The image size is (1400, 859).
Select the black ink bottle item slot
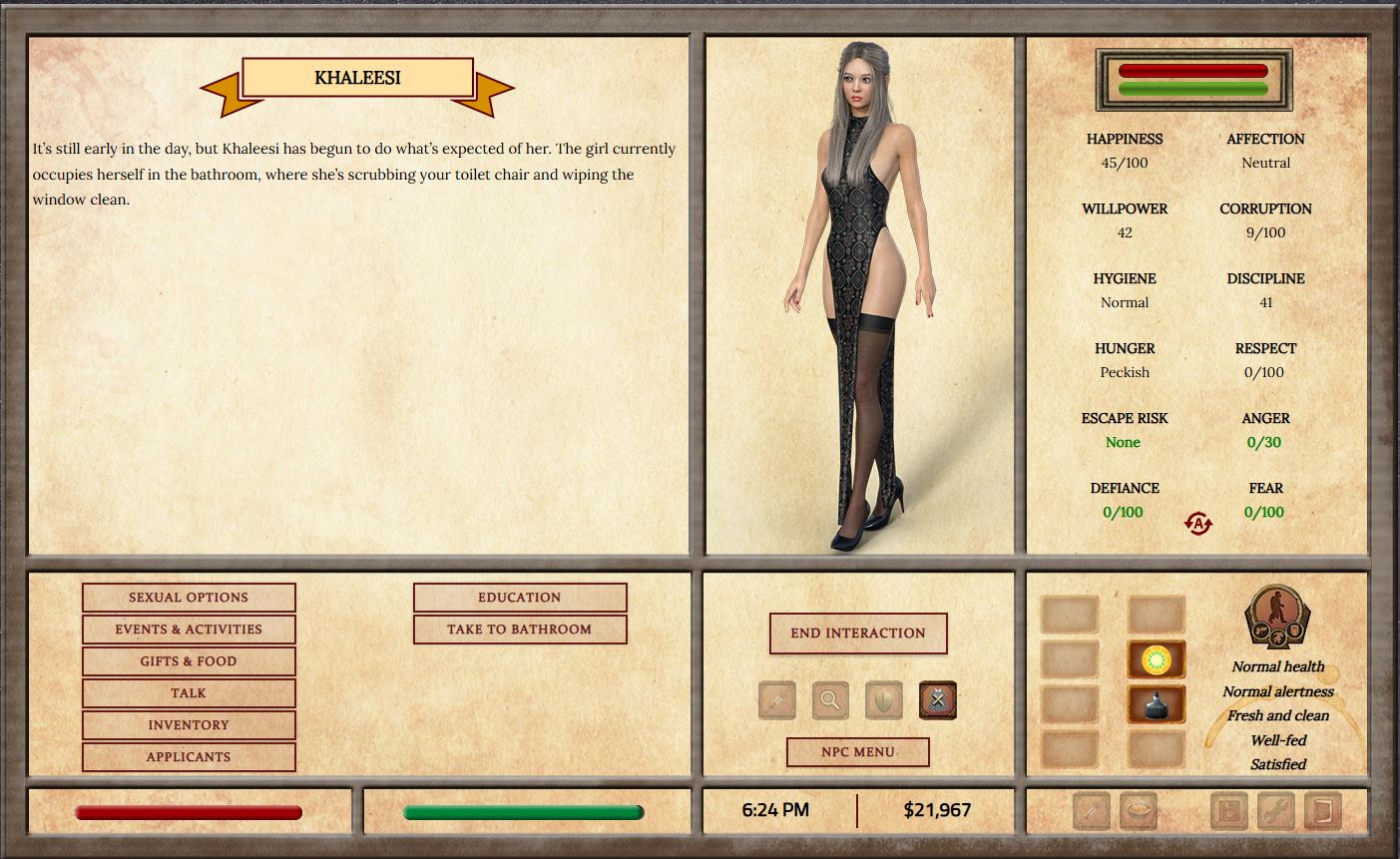(1157, 704)
